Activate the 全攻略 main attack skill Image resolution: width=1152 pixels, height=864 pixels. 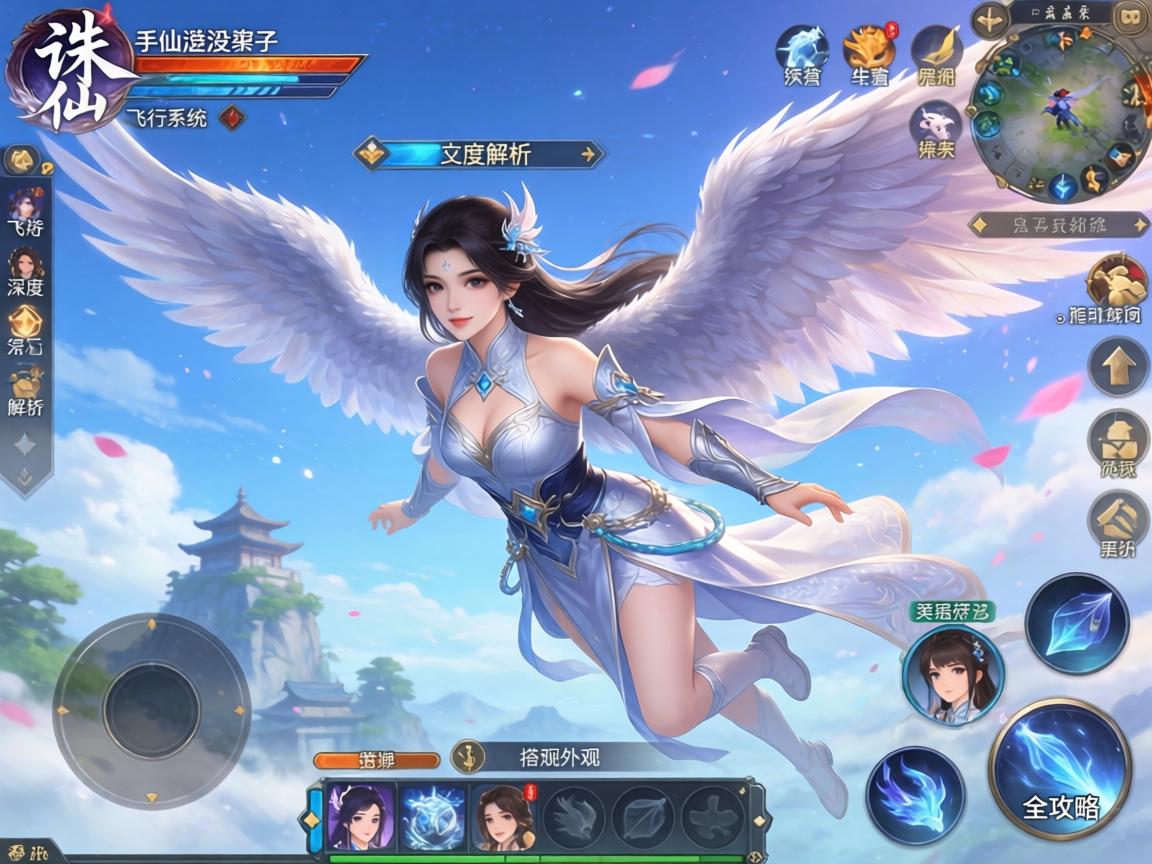click(x=1060, y=769)
